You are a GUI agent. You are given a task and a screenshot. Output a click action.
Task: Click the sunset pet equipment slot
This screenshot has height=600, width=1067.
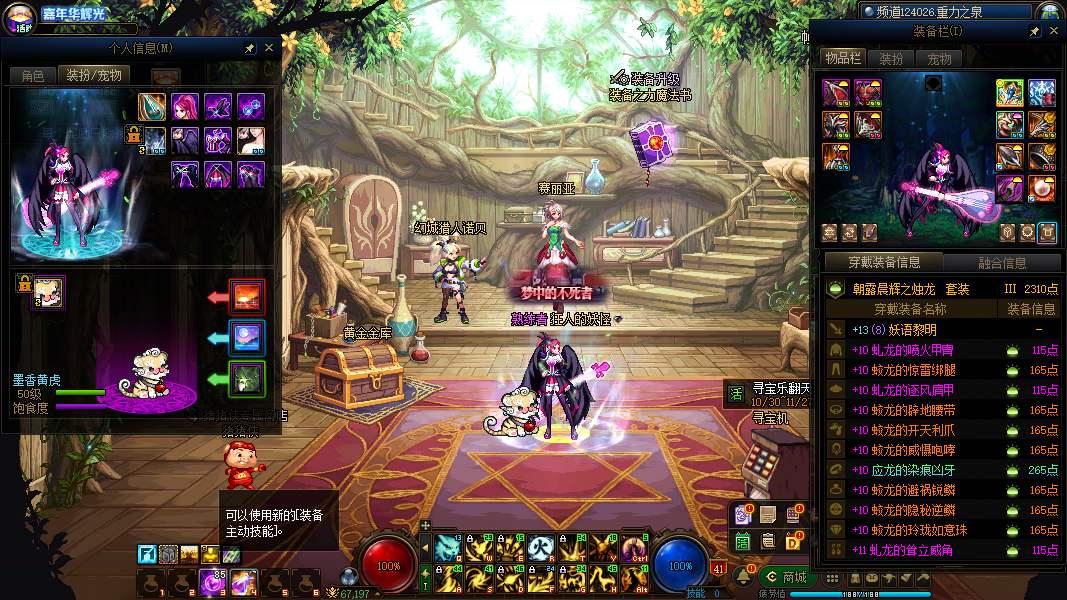[246, 297]
